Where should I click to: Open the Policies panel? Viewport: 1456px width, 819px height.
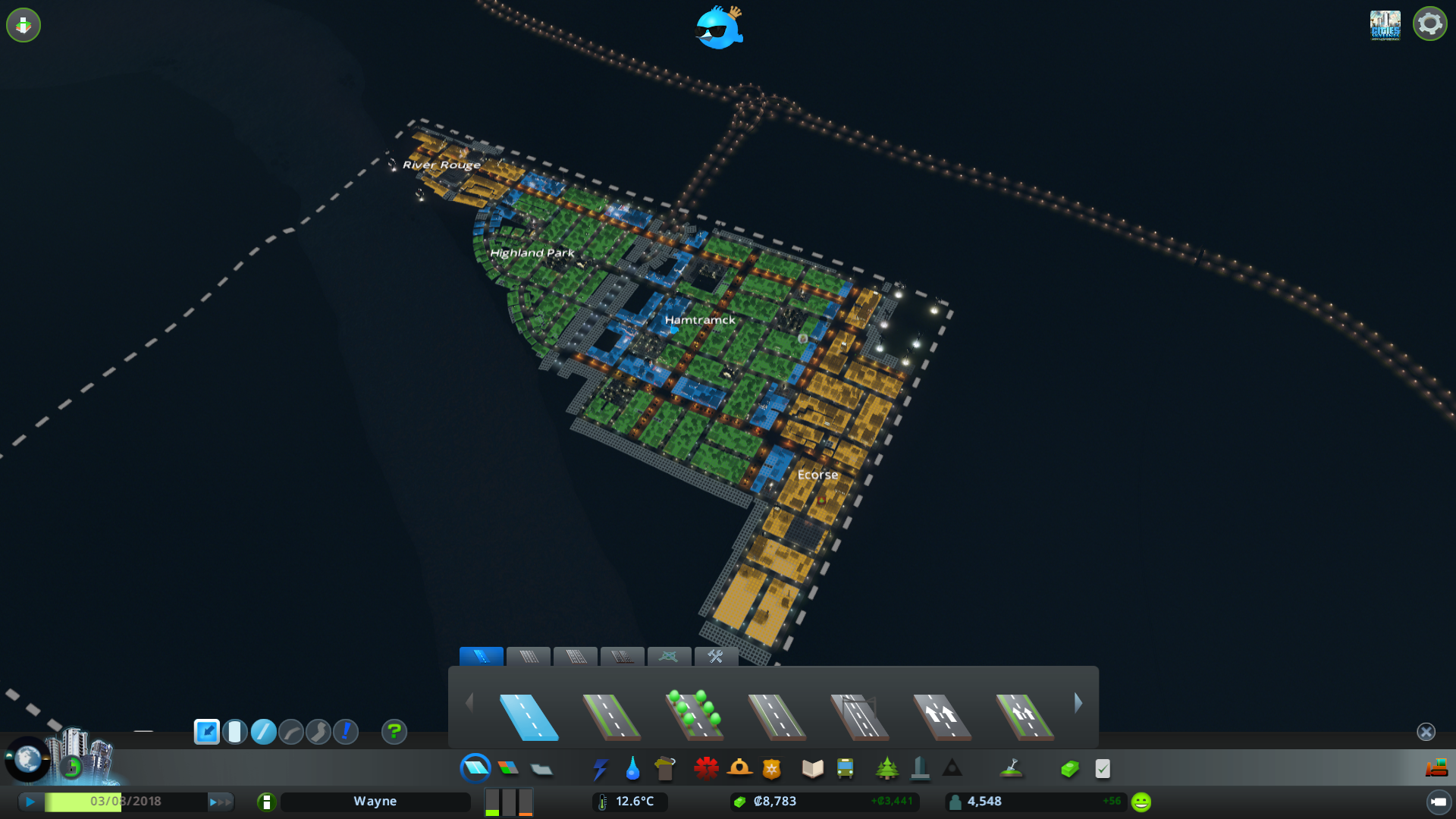pyautogui.click(x=1103, y=768)
